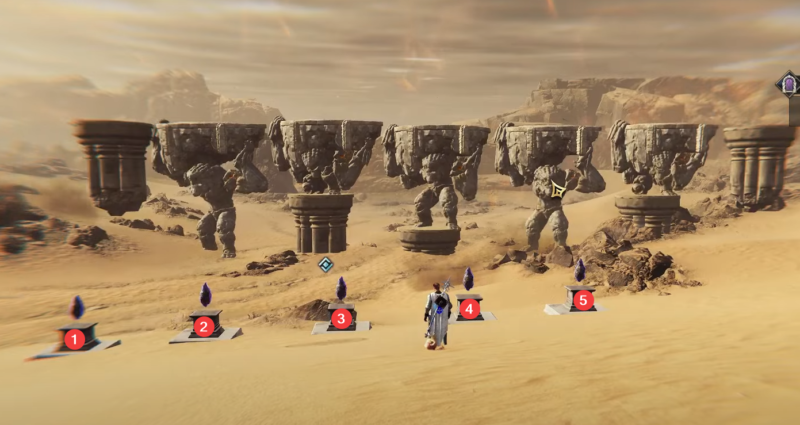This screenshot has width=800, height=425.
Task: Click the red number 3 marker
Action: tap(341, 319)
